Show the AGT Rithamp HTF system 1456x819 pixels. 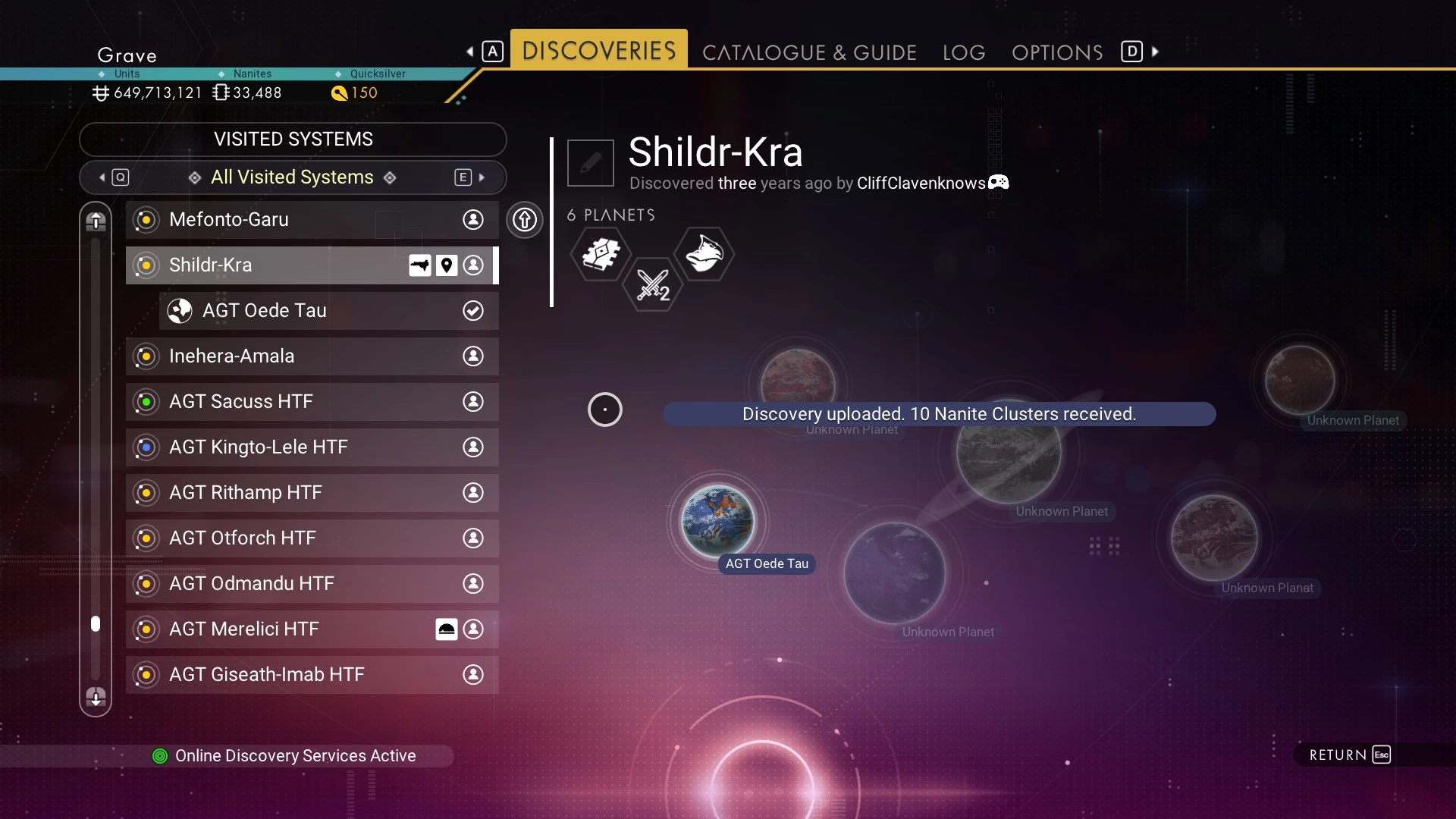[312, 493]
